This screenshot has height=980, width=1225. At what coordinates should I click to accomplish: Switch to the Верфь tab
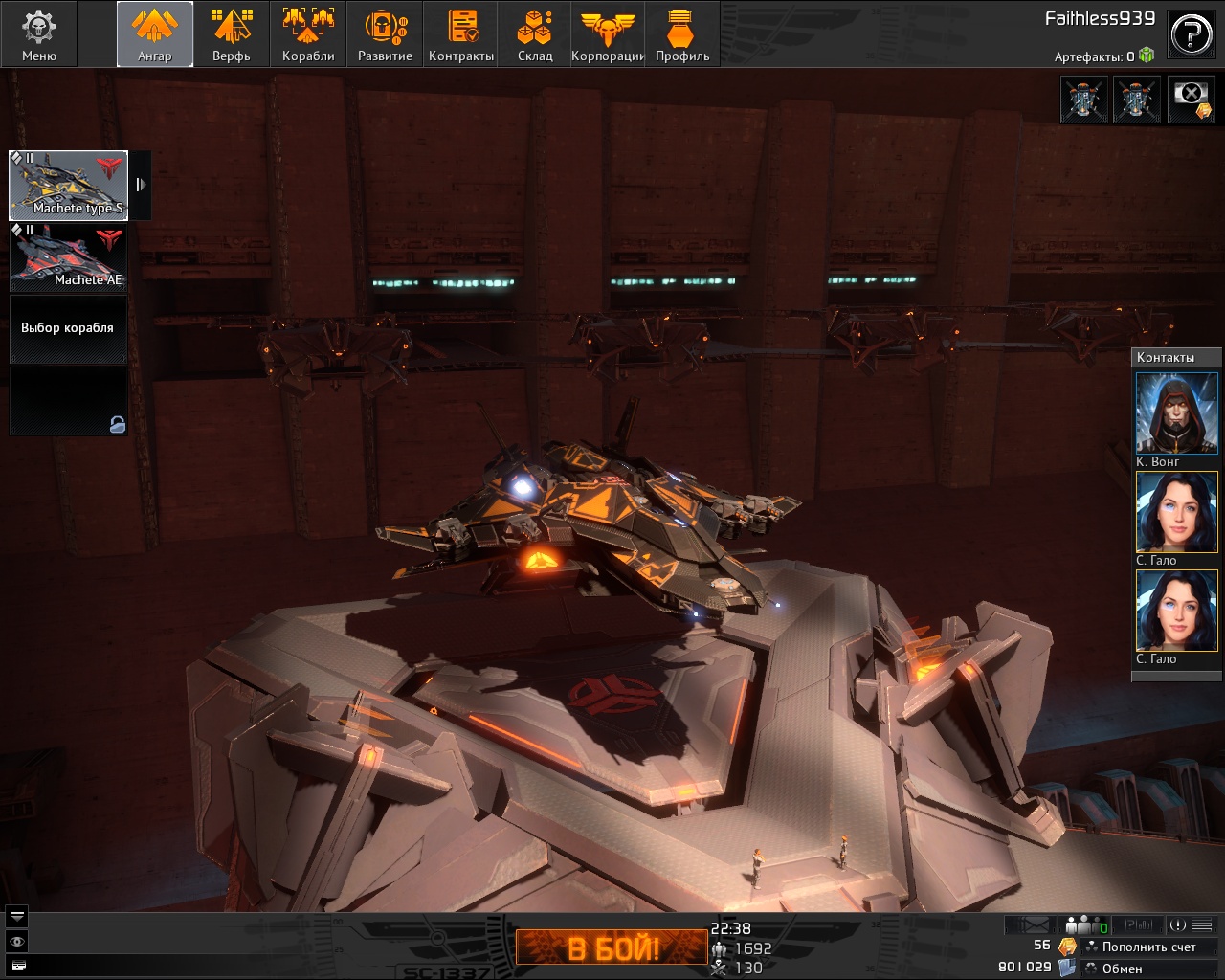click(x=231, y=33)
